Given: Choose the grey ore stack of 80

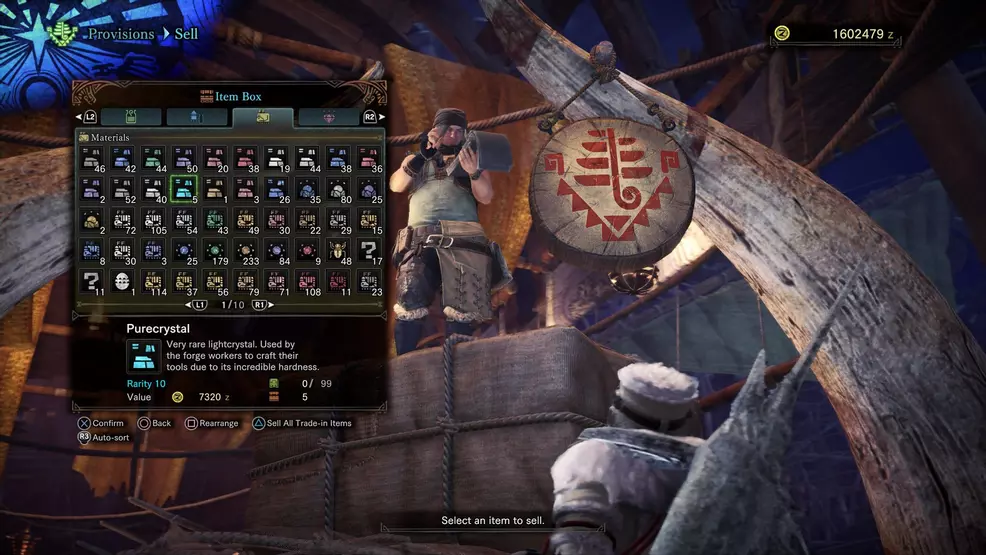Looking at the screenshot, I should pyautogui.click(x=339, y=189).
